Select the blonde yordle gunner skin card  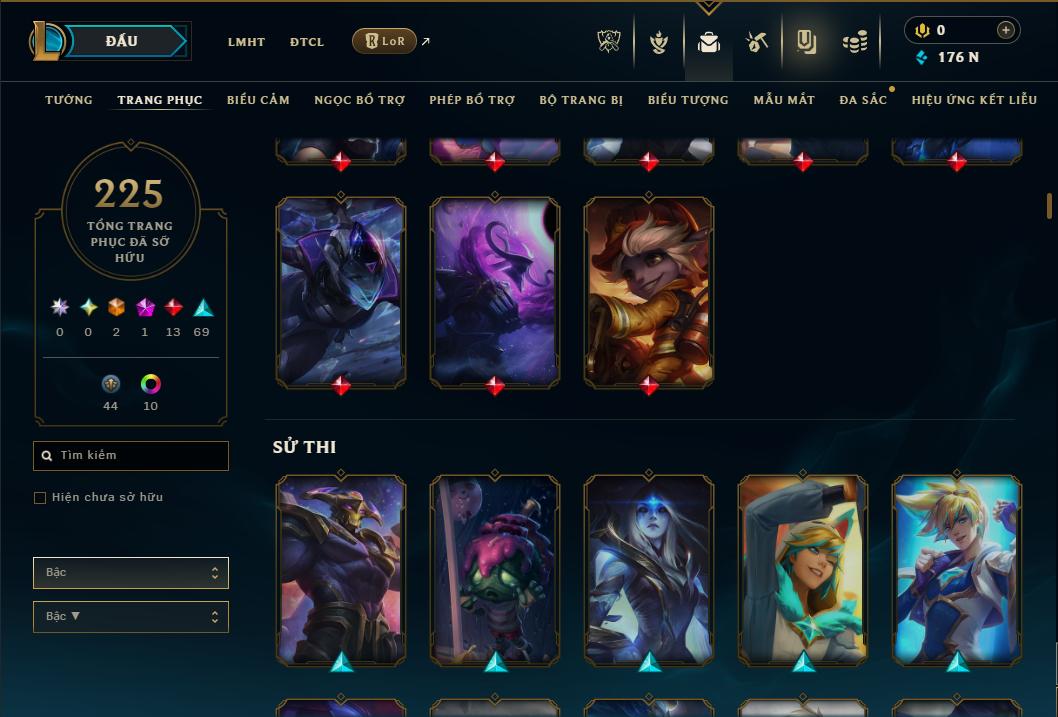[x=649, y=290]
